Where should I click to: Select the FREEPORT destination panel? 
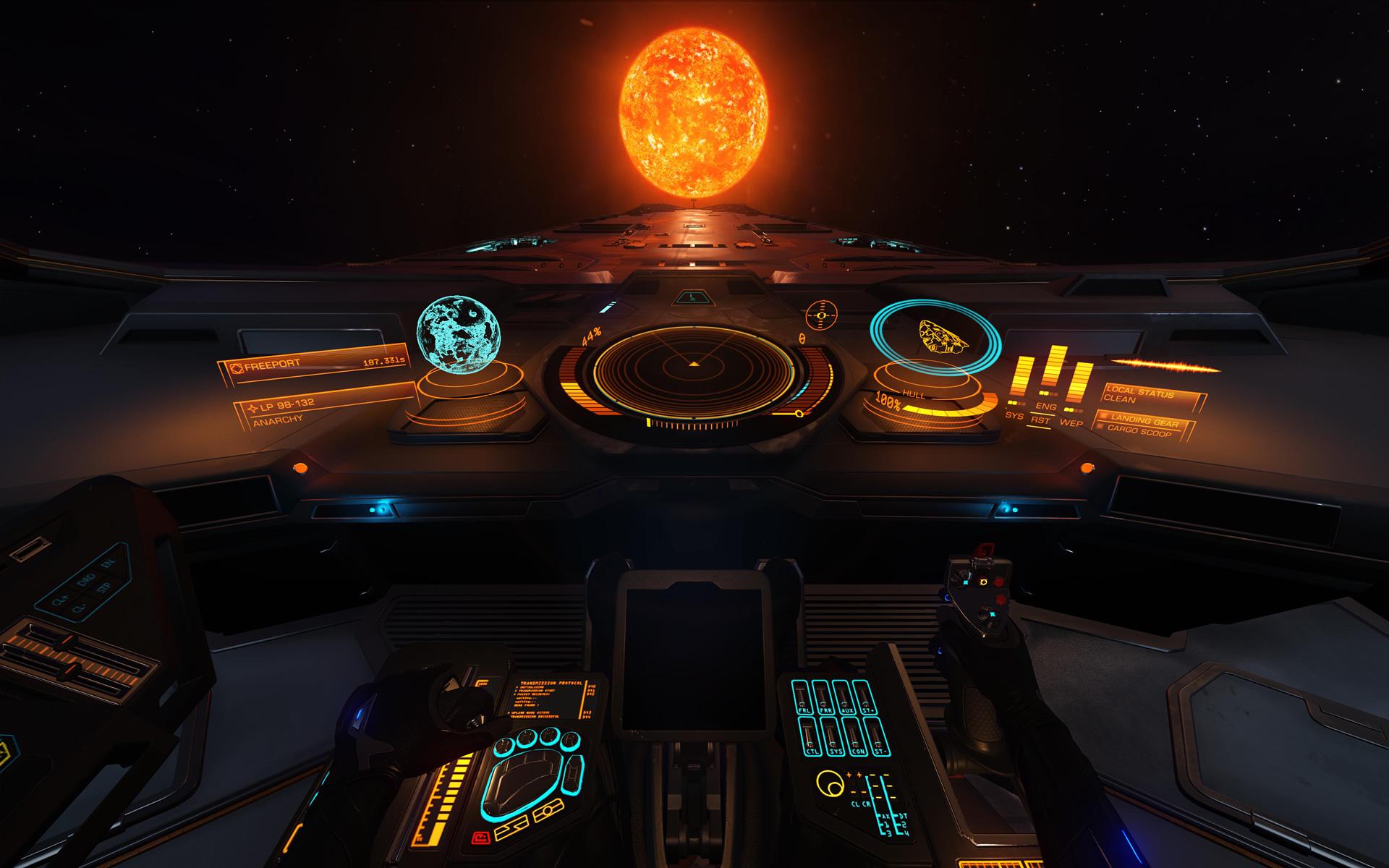pos(313,365)
